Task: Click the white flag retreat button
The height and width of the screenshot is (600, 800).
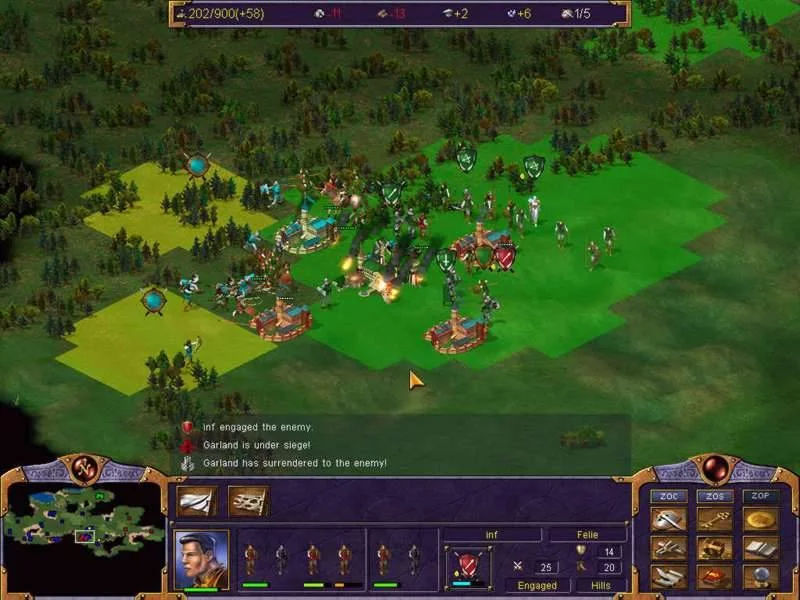Action: (x=196, y=500)
